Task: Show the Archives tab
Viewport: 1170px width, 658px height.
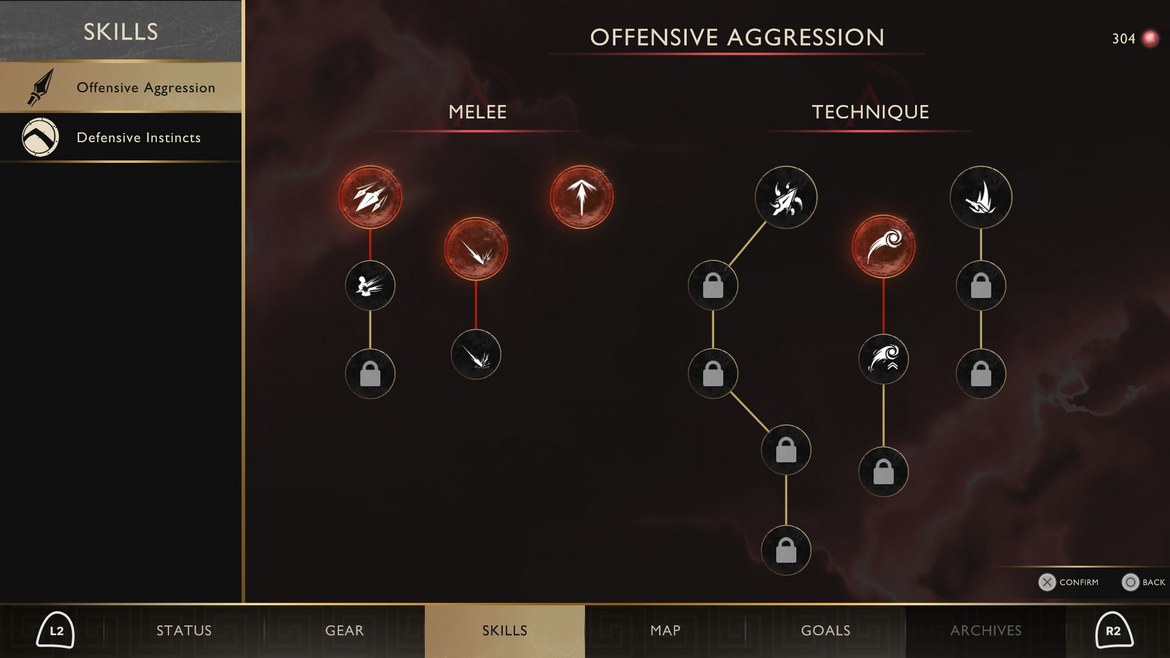Action: [986, 631]
